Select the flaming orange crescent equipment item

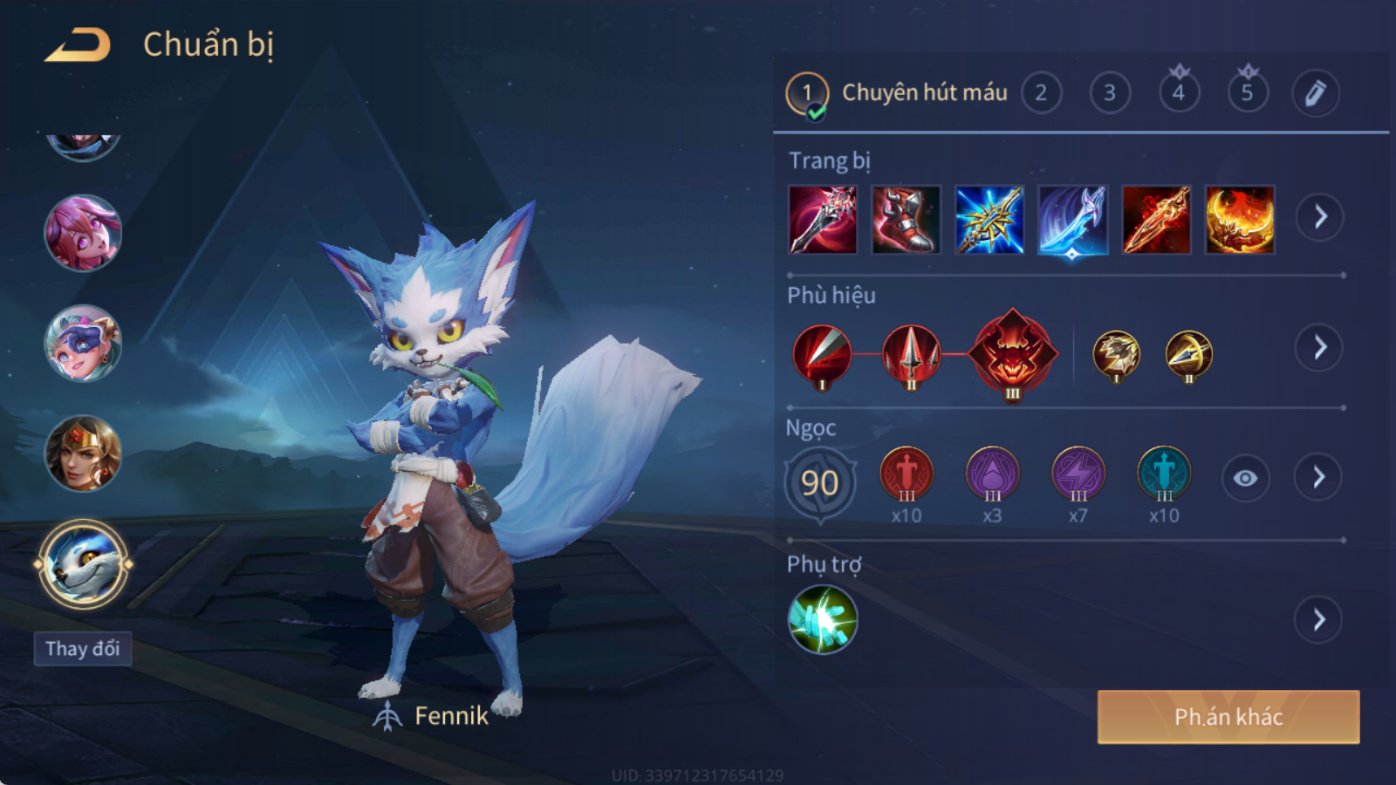pos(1240,219)
